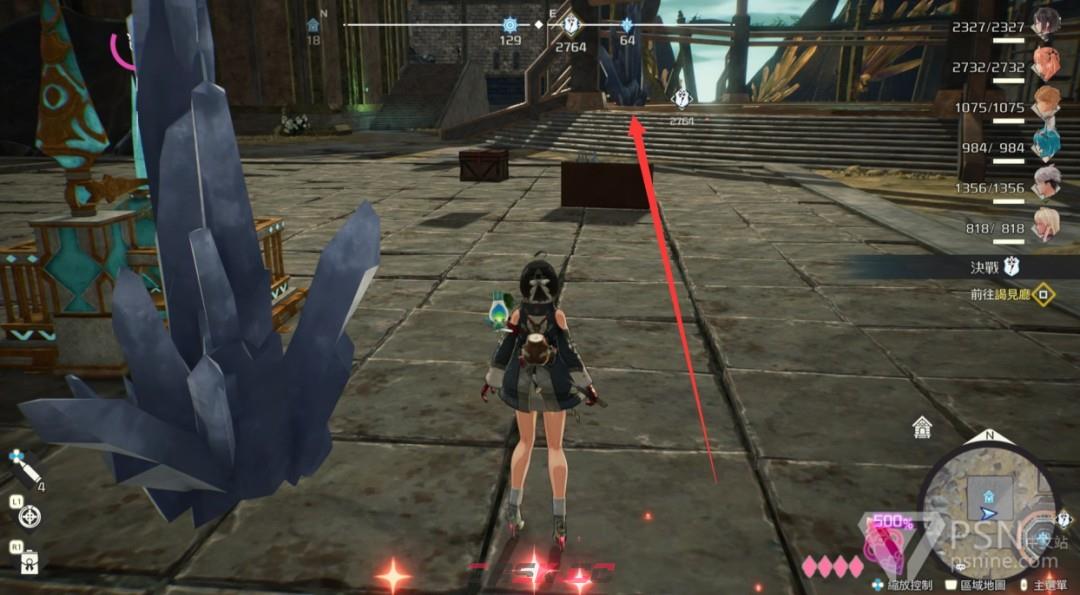
Task: Pick the teal-haired party member portrait
Action: [1047, 146]
